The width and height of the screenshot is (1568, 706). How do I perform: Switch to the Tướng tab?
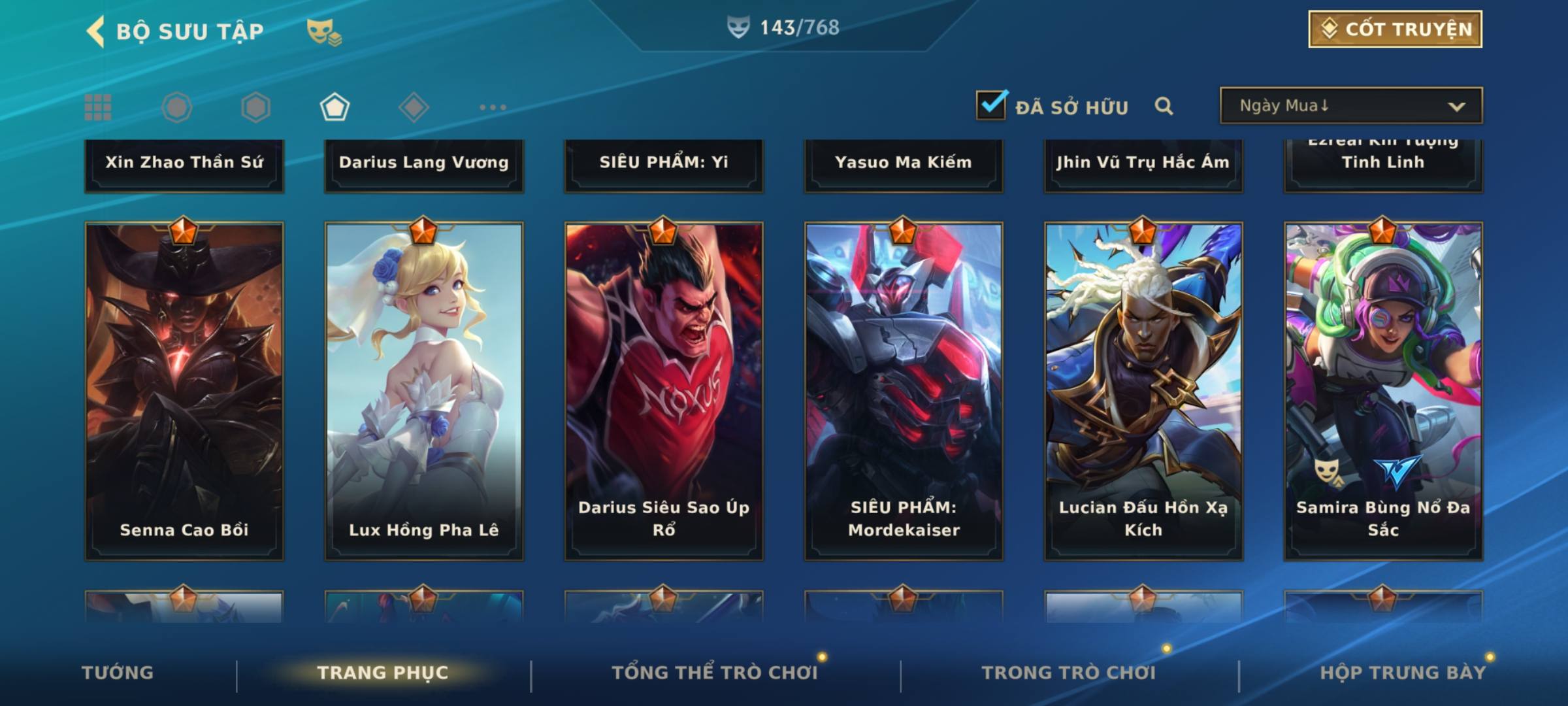point(118,673)
